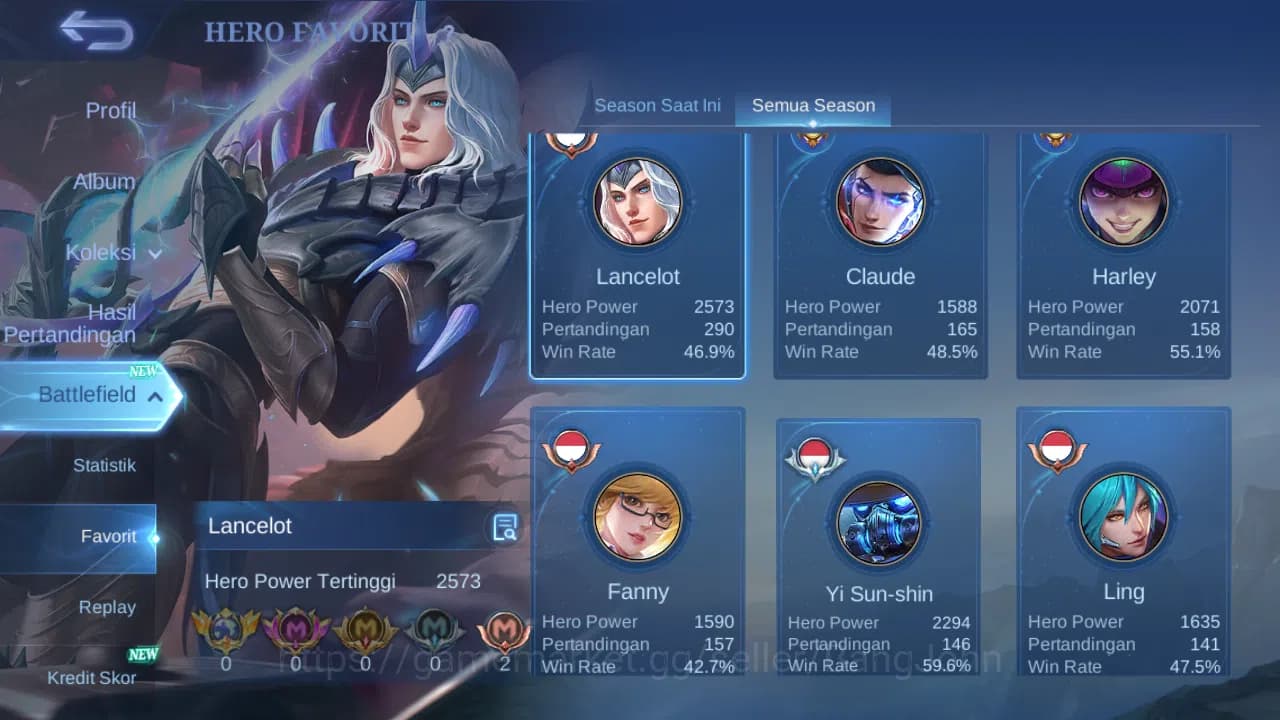Open the Profil page
The height and width of the screenshot is (720, 1280).
pyautogui.click(x=110, y=110)
